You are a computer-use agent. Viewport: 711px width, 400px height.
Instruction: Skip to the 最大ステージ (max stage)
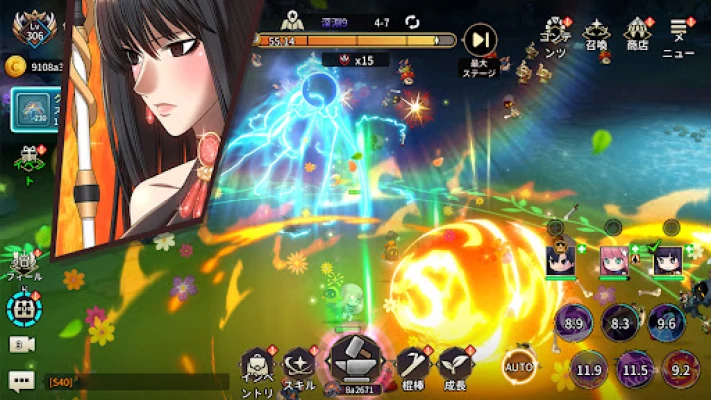[480, 42]
